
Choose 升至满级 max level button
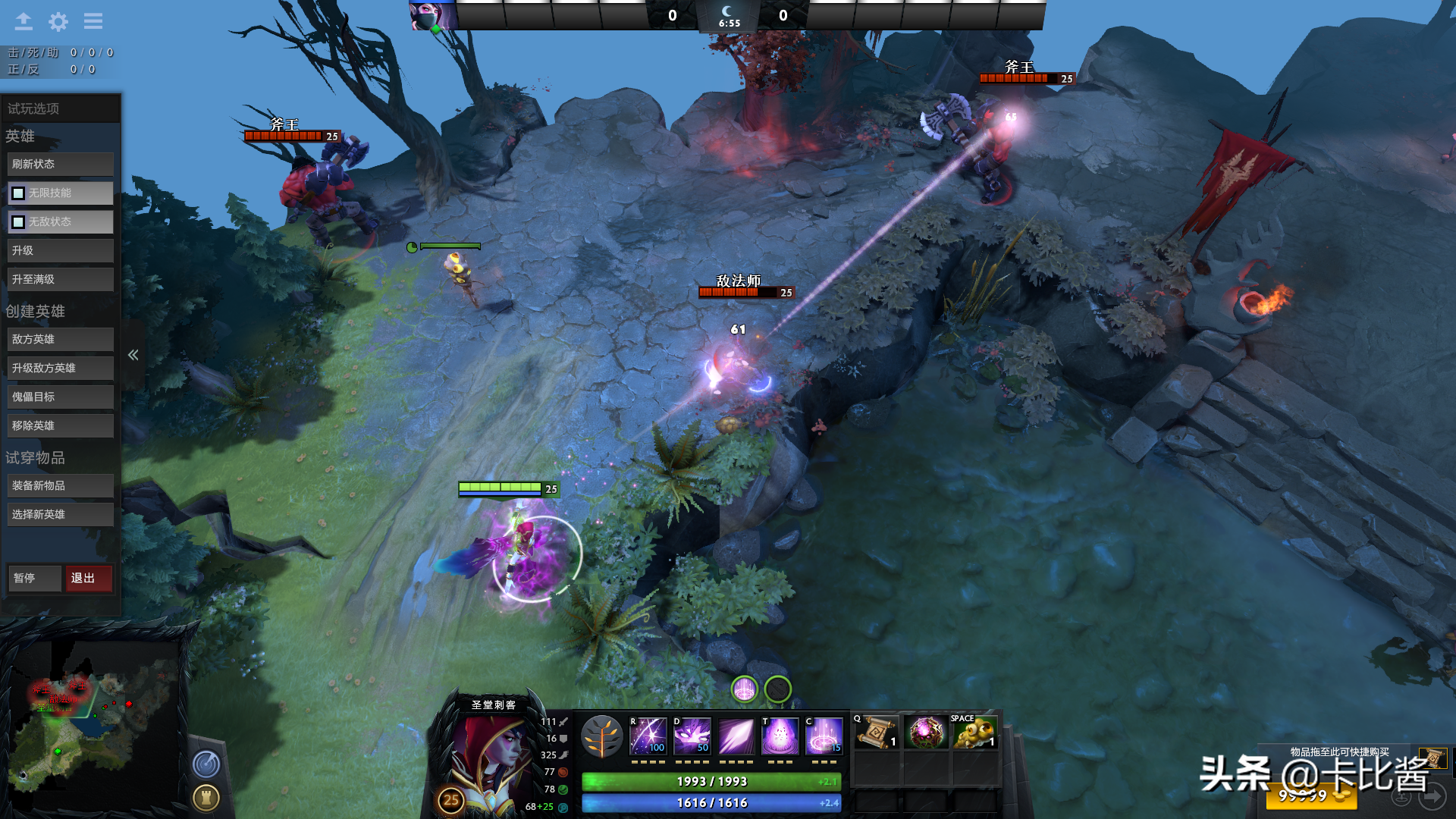61,279
